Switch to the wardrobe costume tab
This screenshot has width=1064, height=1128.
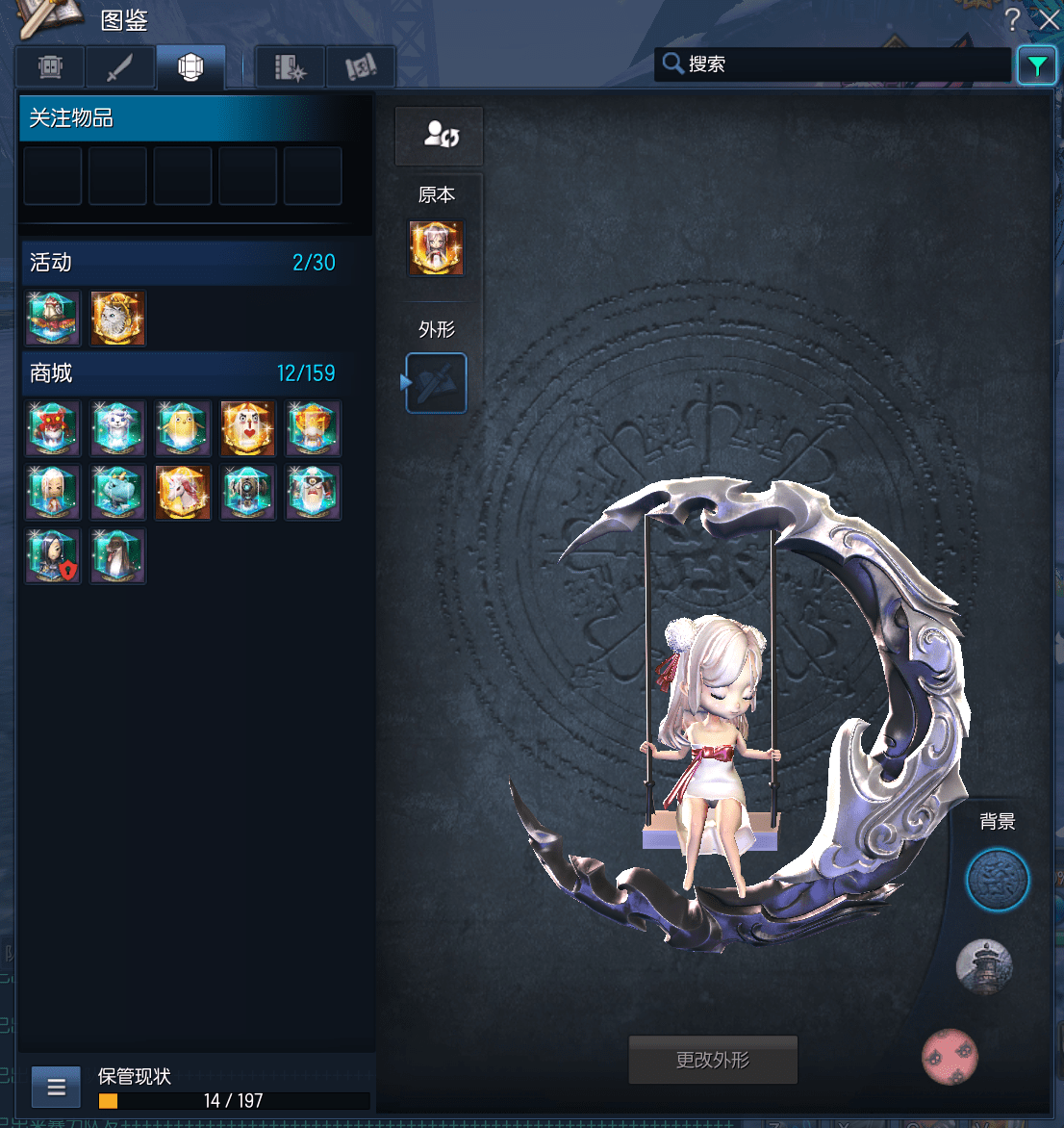click(x=50, y=67)
